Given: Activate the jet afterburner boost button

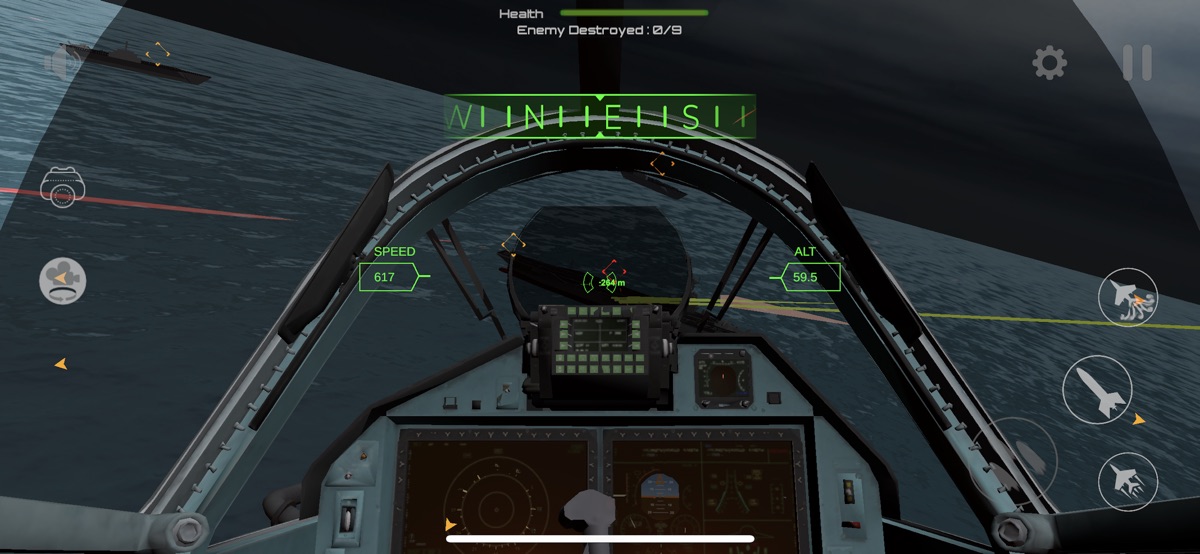Looking at the screenshot, I should click(1128, 481).
